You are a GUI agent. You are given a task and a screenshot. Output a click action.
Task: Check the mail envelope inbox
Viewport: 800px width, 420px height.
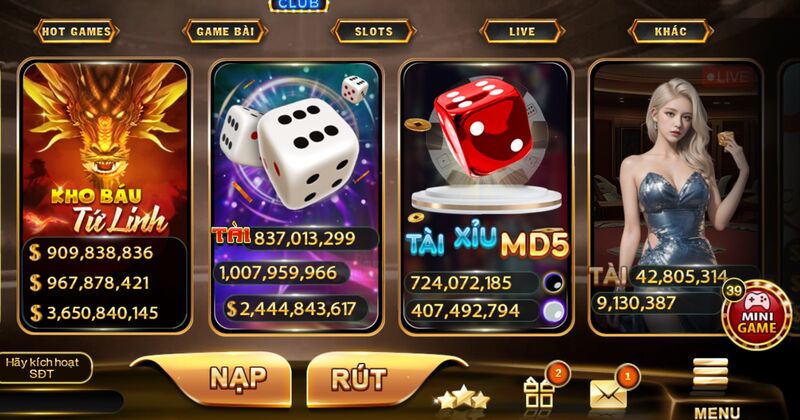[608, 393]
